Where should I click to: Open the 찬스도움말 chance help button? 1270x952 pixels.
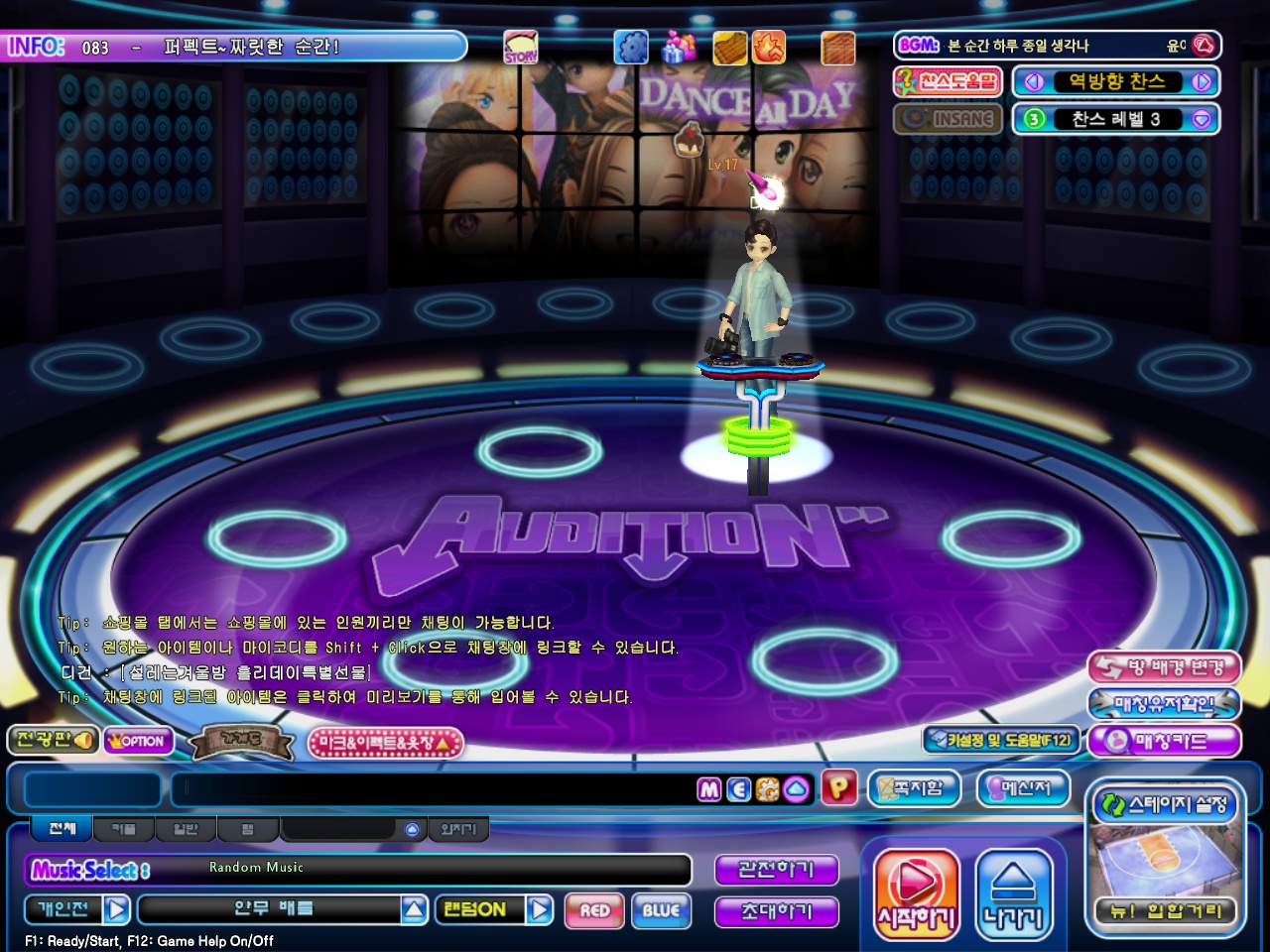(x=949, y=81)
